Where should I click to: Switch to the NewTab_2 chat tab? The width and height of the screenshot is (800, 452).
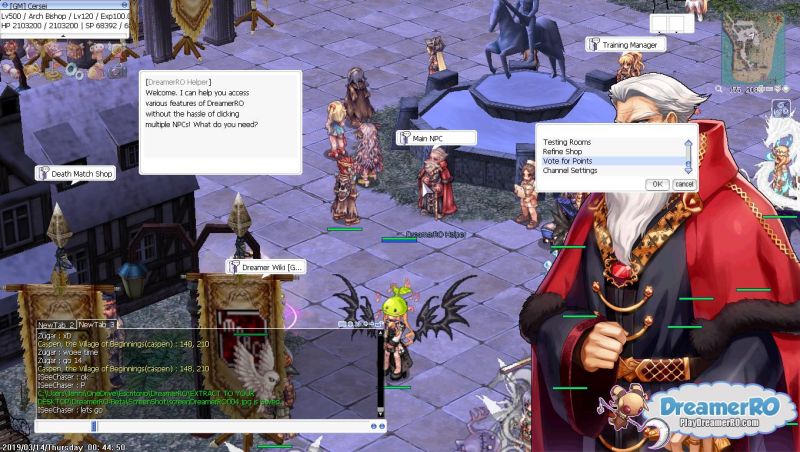[56, 324]
